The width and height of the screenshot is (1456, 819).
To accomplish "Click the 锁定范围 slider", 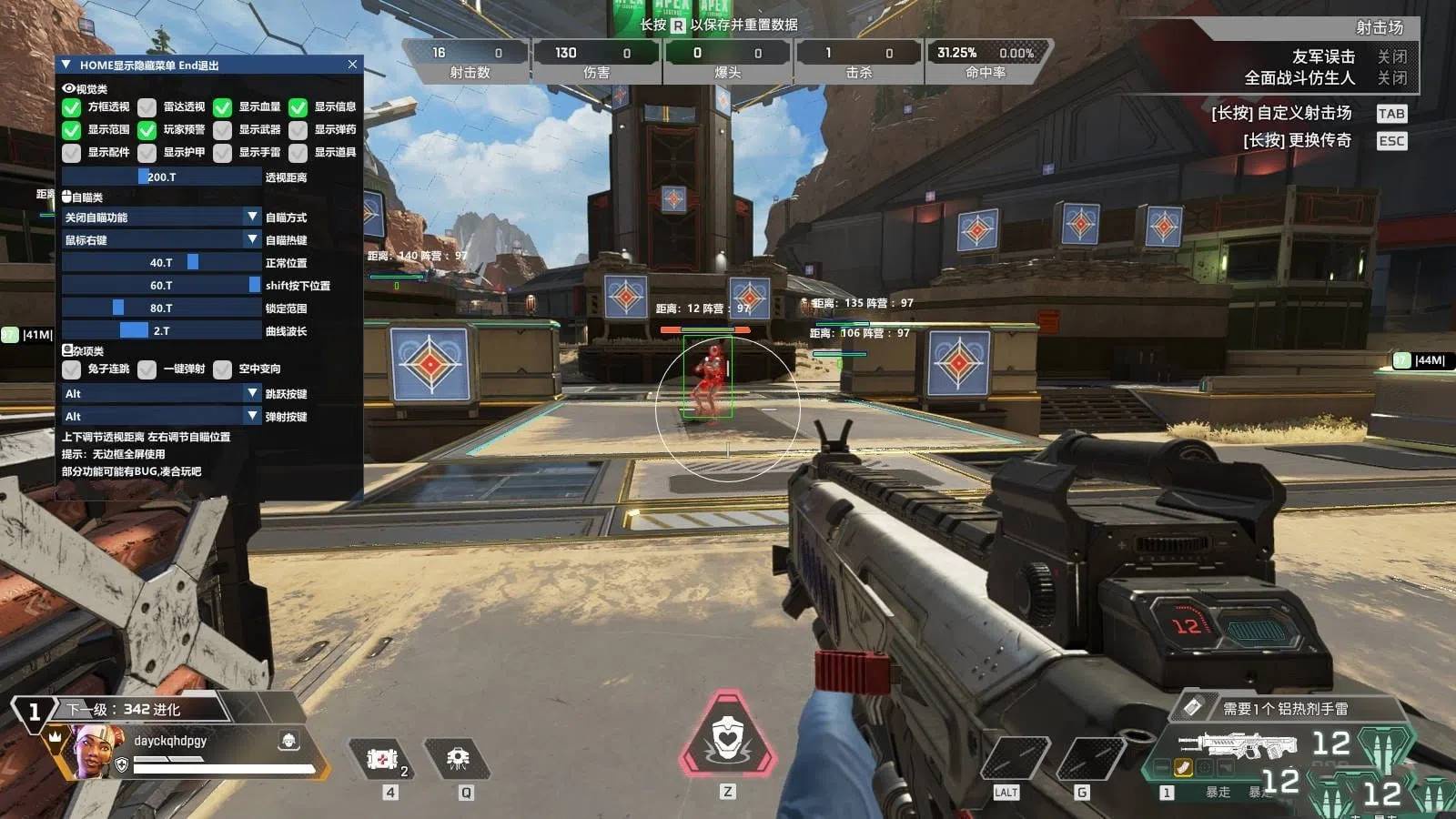I will tap(161, 308).
